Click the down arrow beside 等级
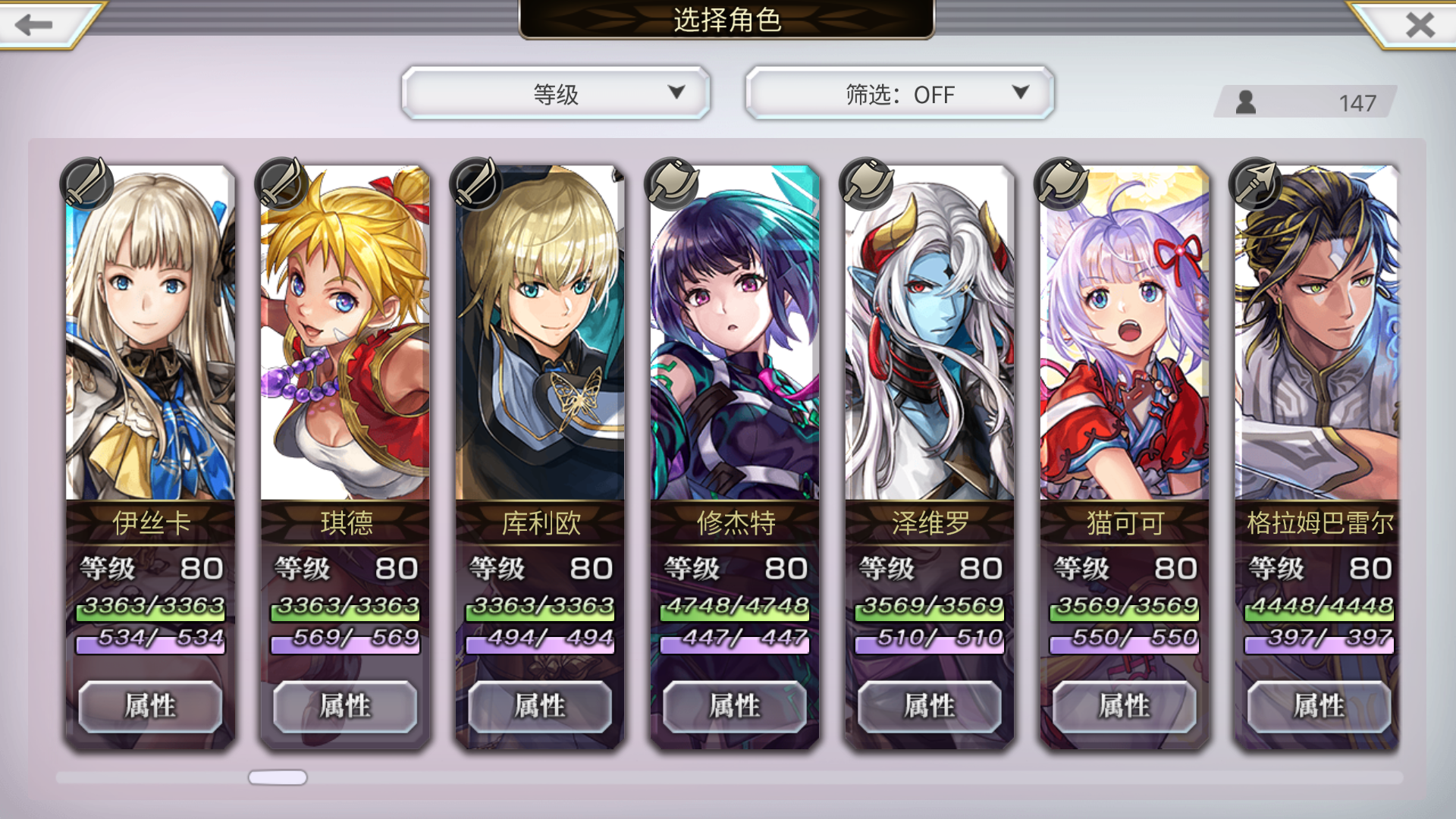The width and height of the screenshot is (1456, 819). pos(674,94)
